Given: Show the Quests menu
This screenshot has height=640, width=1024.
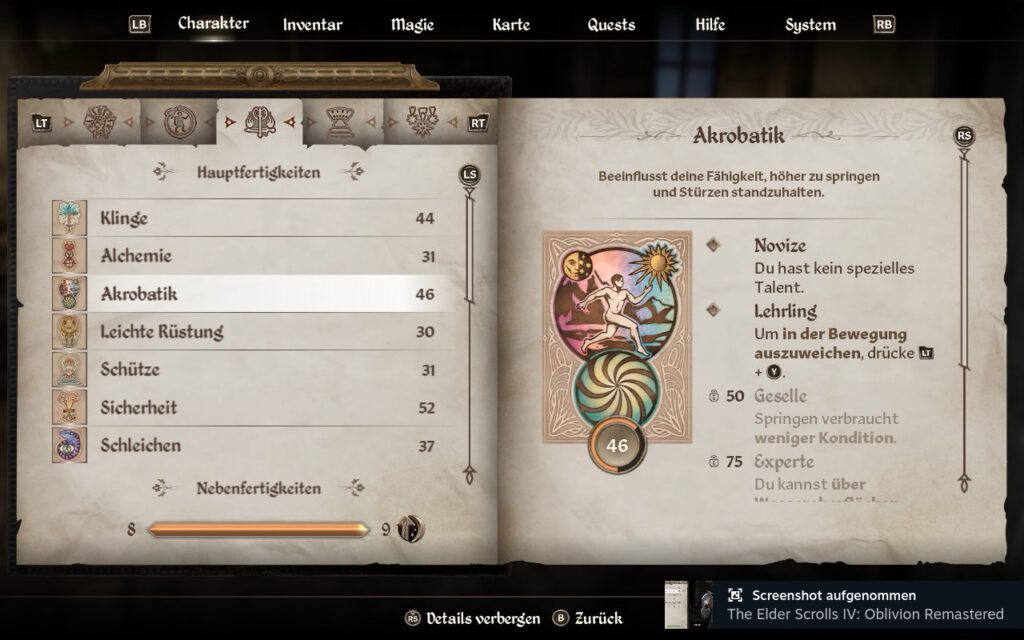Looking at the screenshot, I should [611, 25].
